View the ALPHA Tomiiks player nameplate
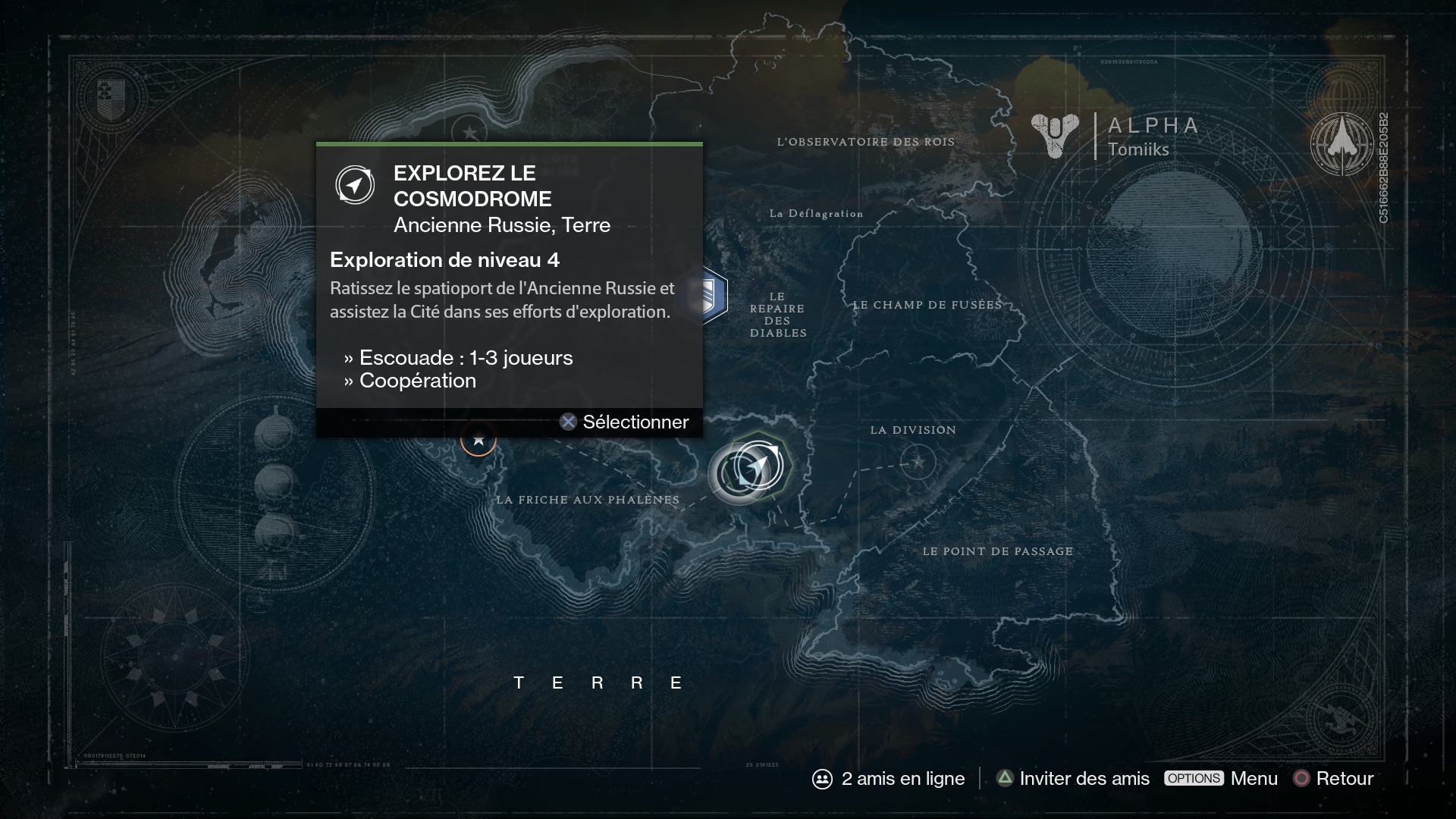The image size is (1456, 819). pyautogui.click(x=1116, y=136)
